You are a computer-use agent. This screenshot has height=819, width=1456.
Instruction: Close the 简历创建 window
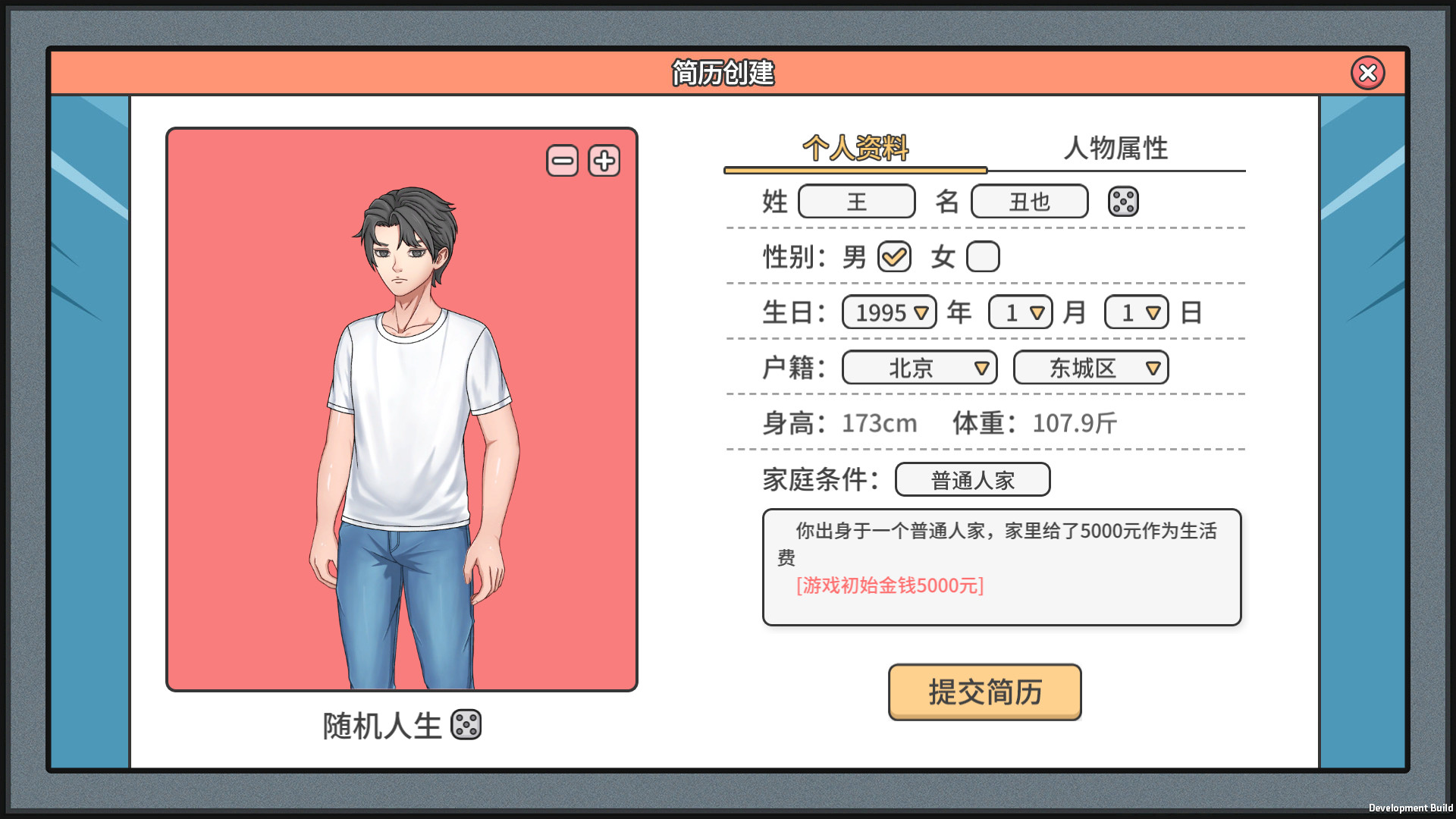tap(1367, 73)
